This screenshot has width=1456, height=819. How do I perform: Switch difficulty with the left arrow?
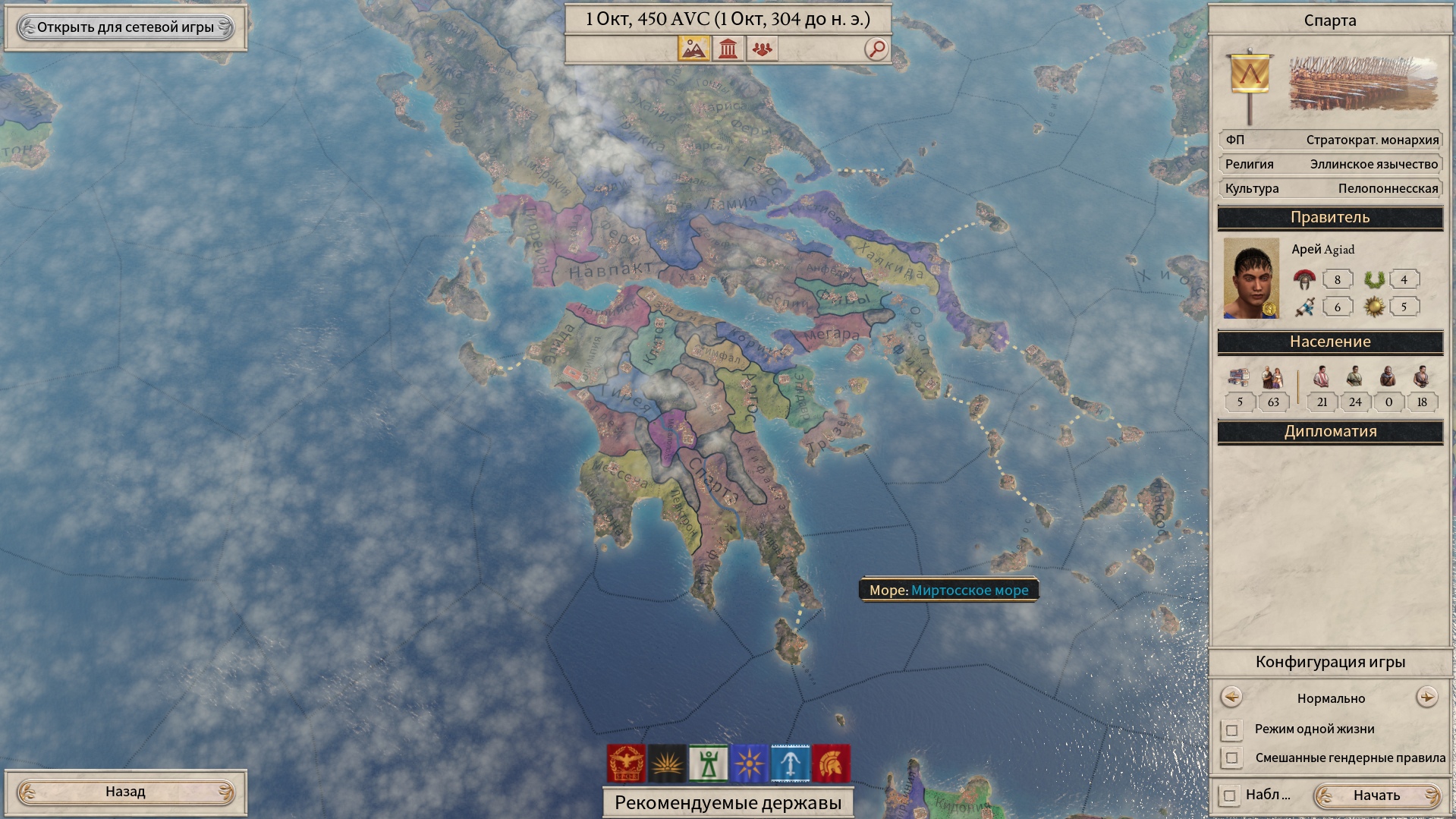pyautogui.click(x=1231, y=697)
